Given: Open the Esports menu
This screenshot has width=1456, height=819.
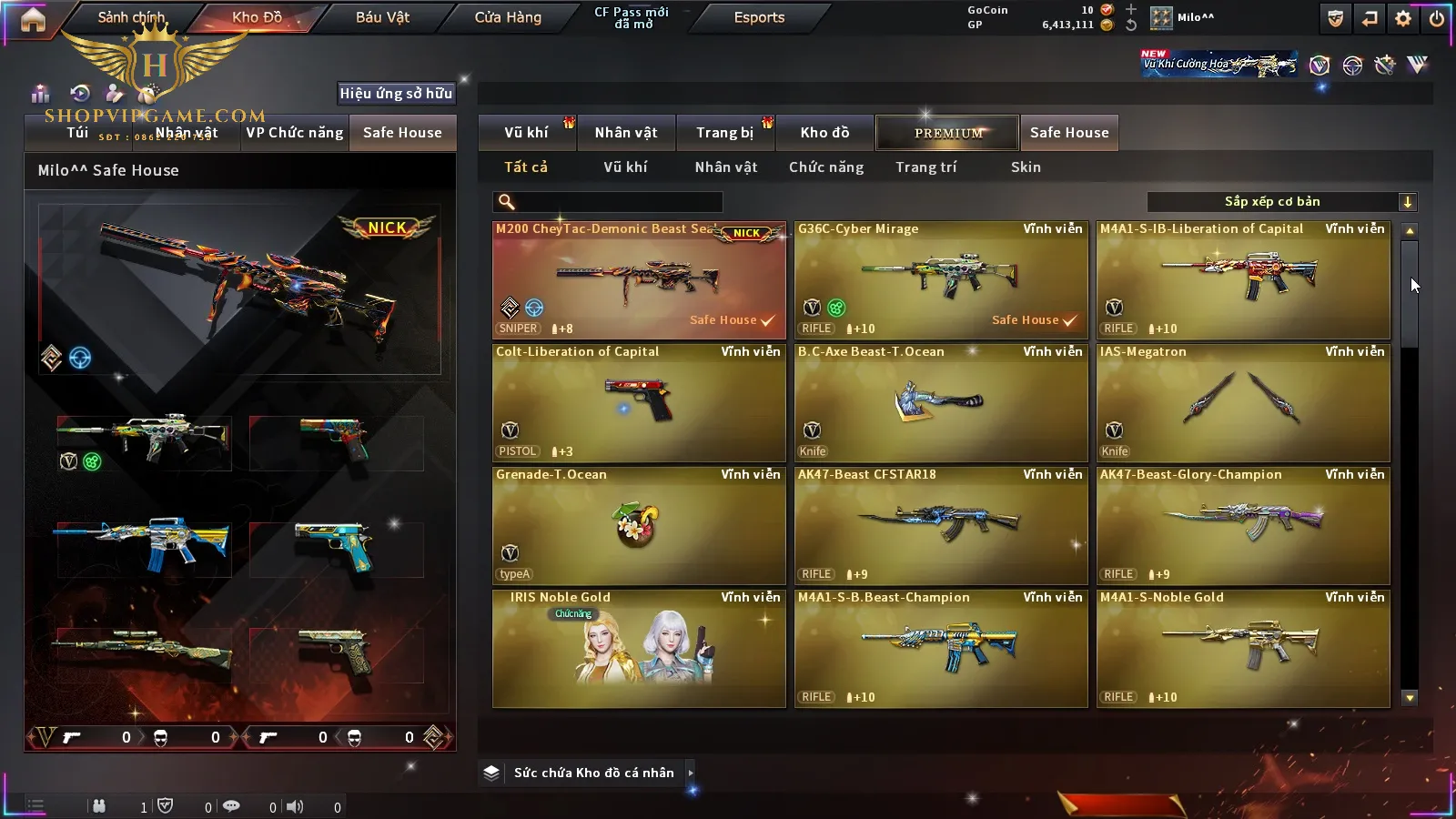Looking at the screenshot, I should (759, 17).
